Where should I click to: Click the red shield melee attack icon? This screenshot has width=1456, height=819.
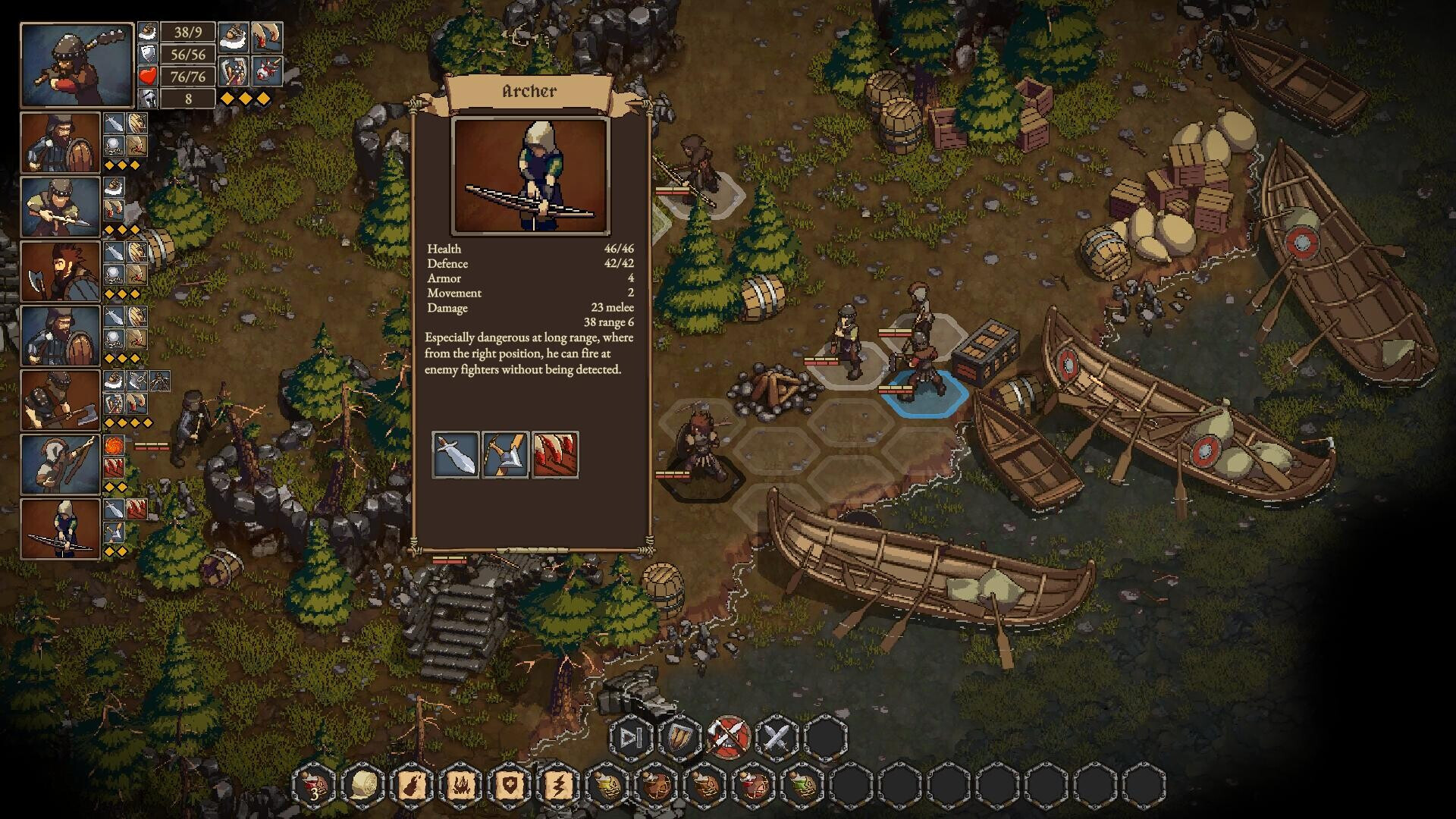[729, 736]
